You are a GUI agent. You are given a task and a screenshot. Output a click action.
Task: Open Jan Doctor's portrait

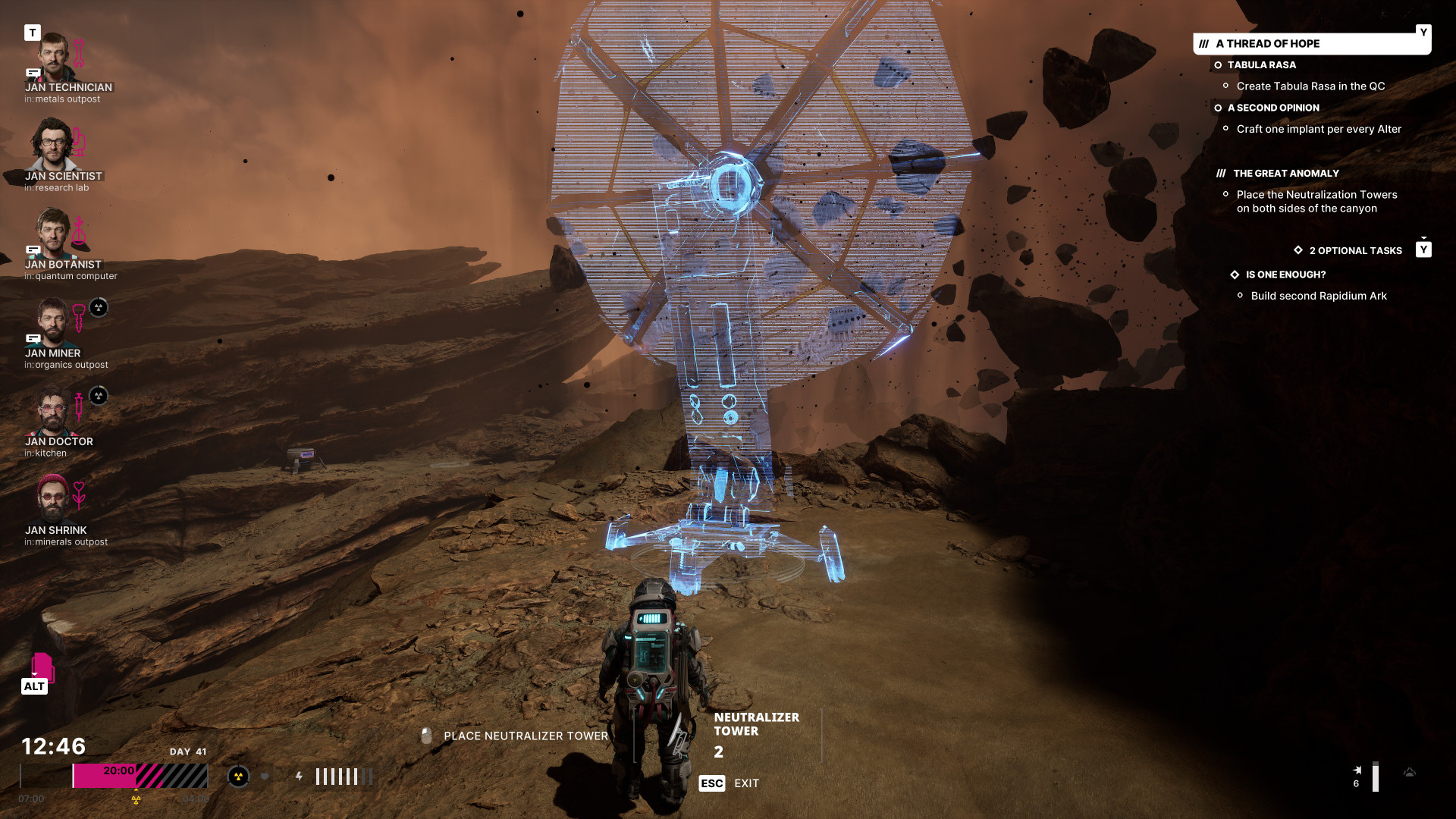tap(52, 410)
